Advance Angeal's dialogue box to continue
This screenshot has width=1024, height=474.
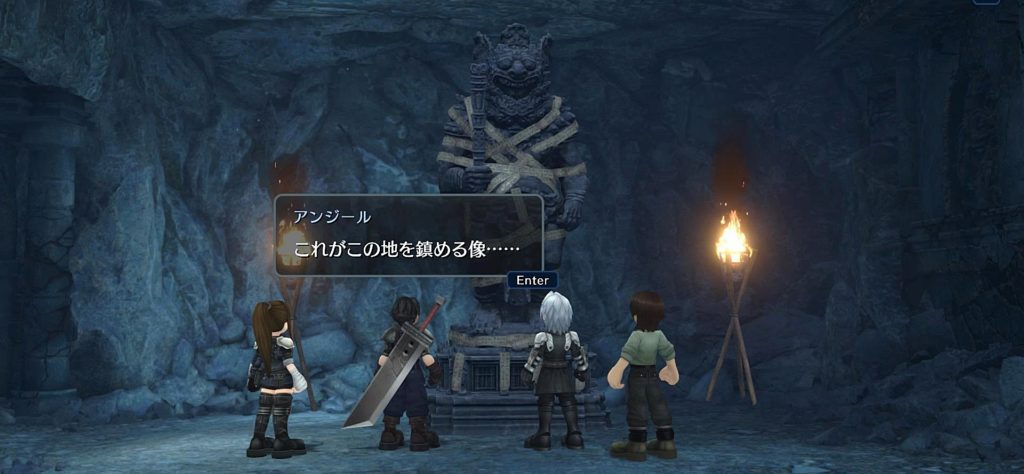click(532, 280)
